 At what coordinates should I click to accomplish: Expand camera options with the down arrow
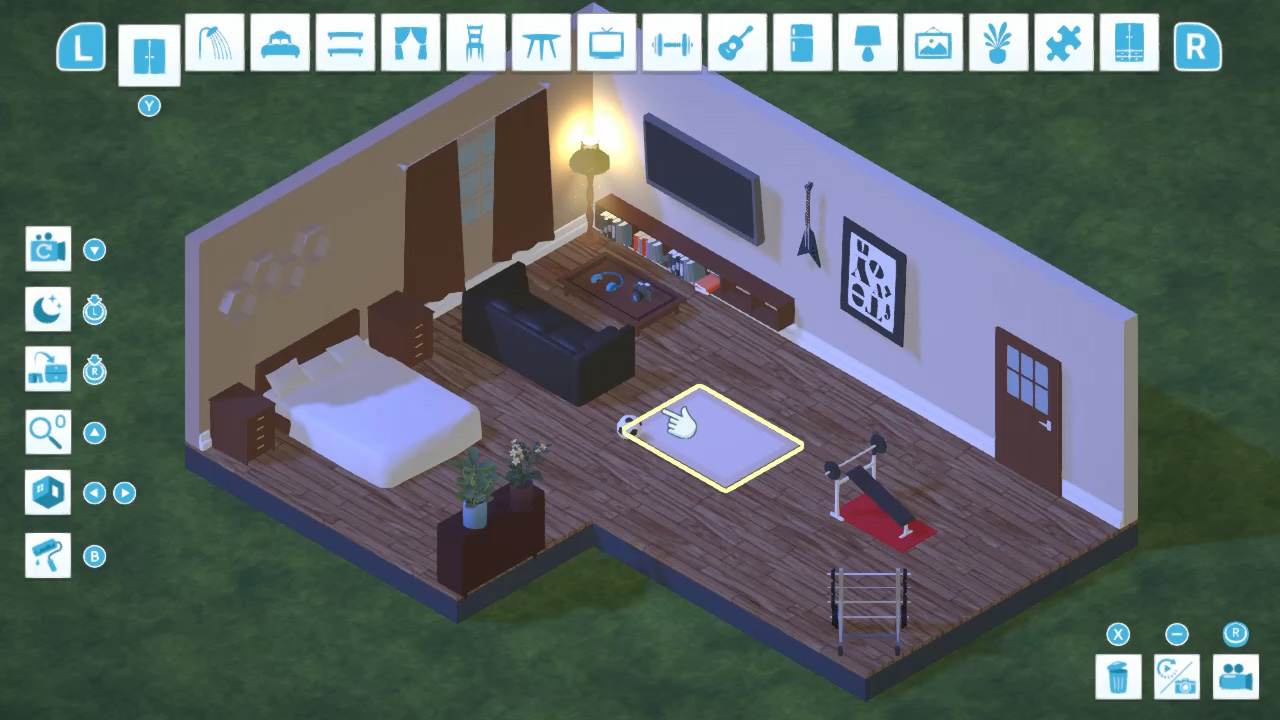pyautogui.click(x=95, y=250)
